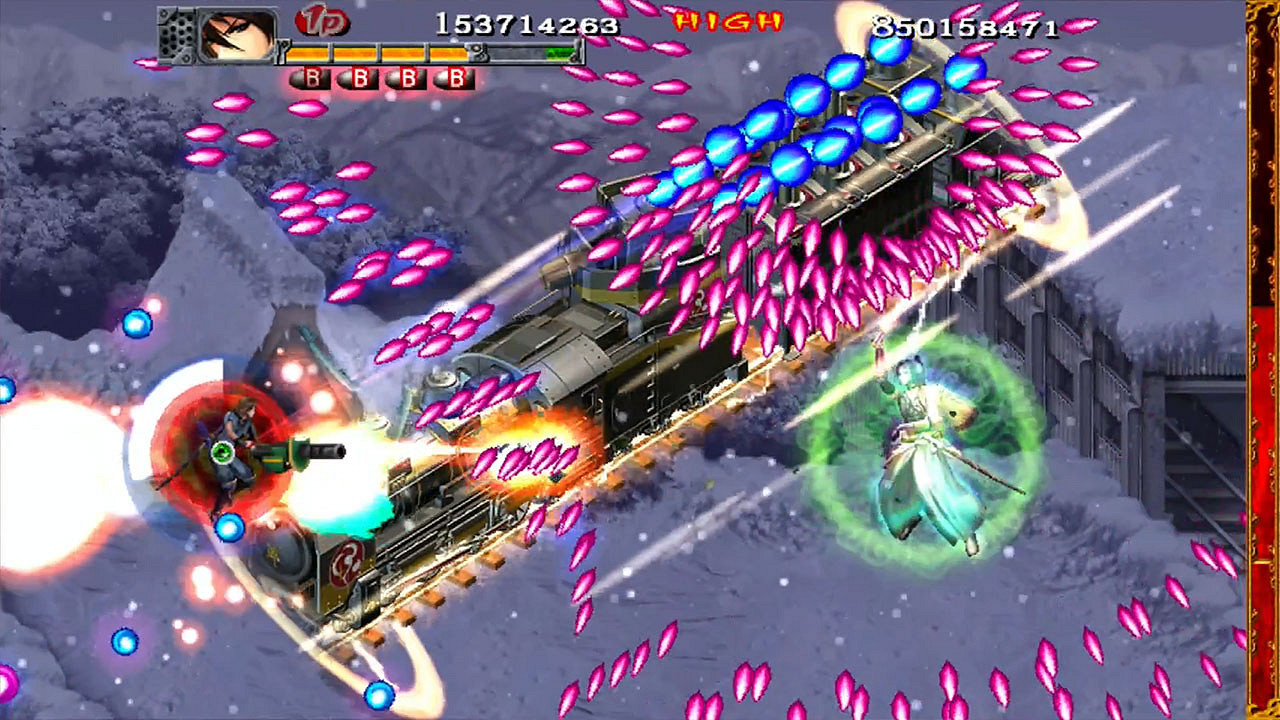Click the ornate red border on the right

1262,360
